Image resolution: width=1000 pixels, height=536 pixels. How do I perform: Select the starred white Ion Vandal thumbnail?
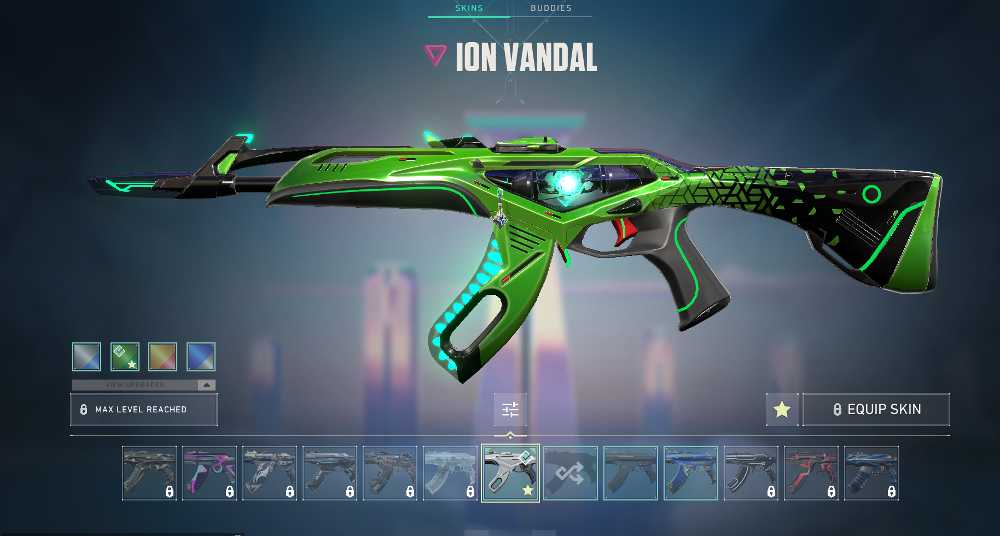pos(511,473)
